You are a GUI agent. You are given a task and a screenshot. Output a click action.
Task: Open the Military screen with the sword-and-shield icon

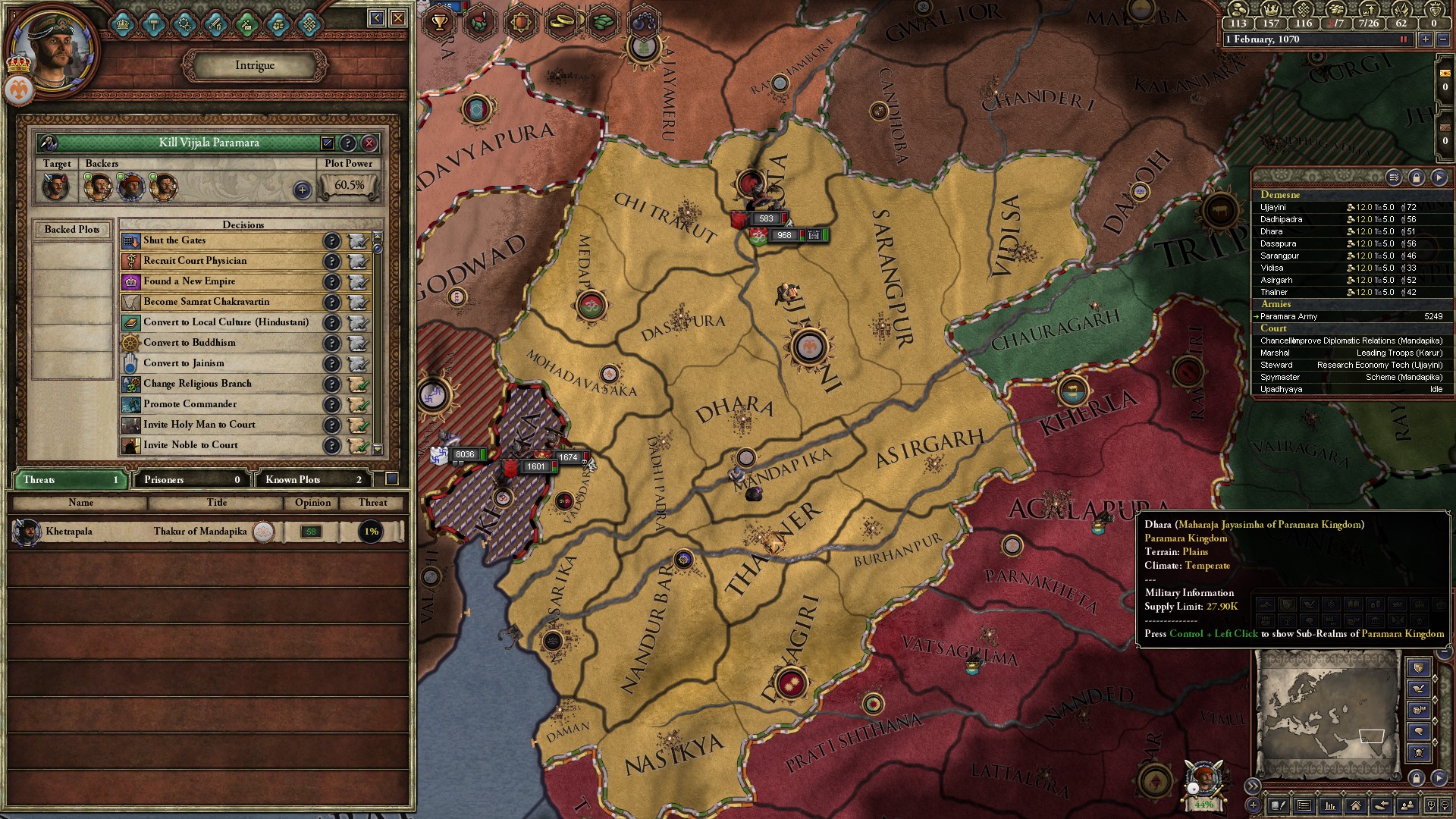click(215, 24)
